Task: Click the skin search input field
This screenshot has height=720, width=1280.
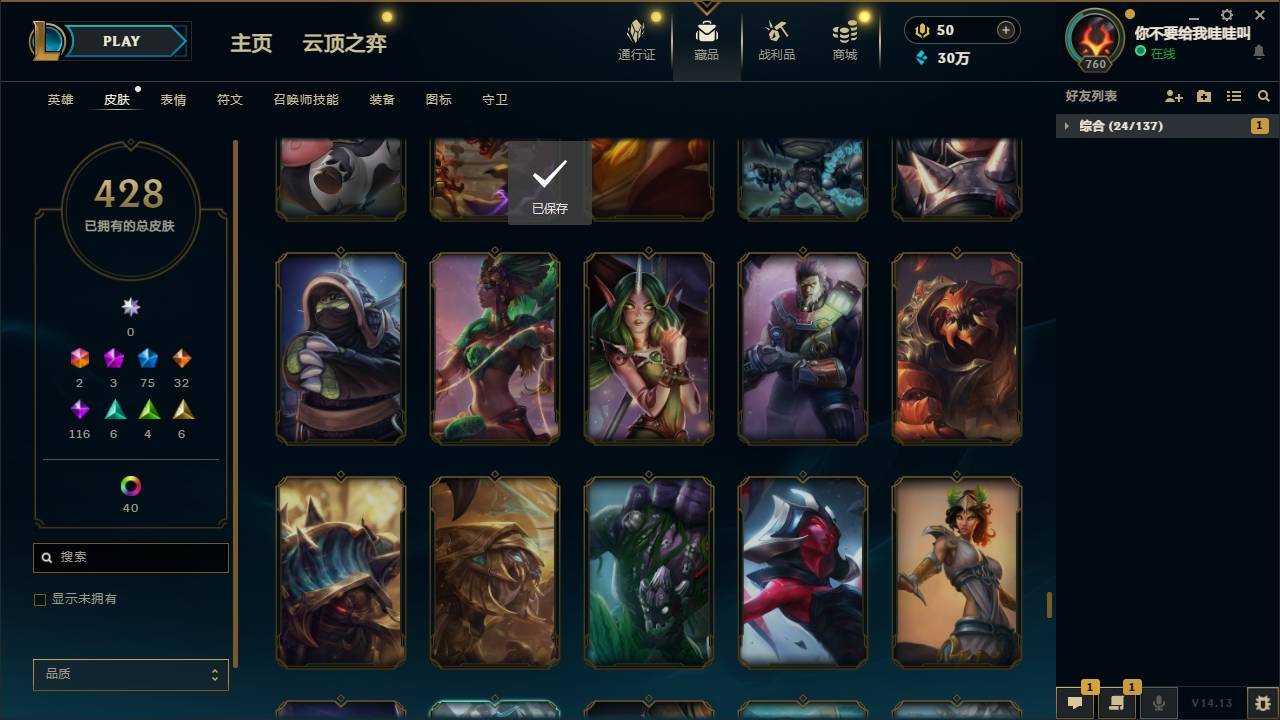Action: (x=130, y=557)
